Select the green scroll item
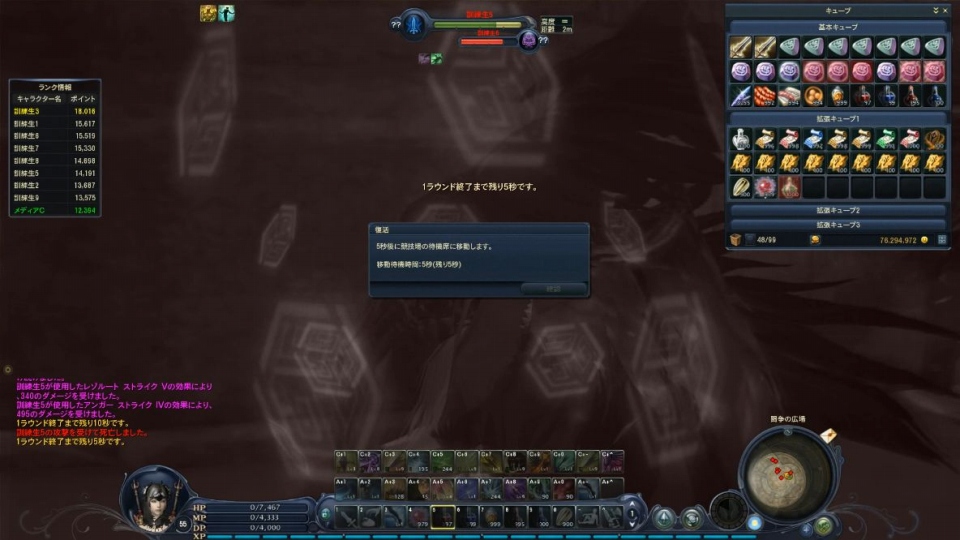Image resolution: width=960 pixels, height=540 pixels. tap(886, 138)
